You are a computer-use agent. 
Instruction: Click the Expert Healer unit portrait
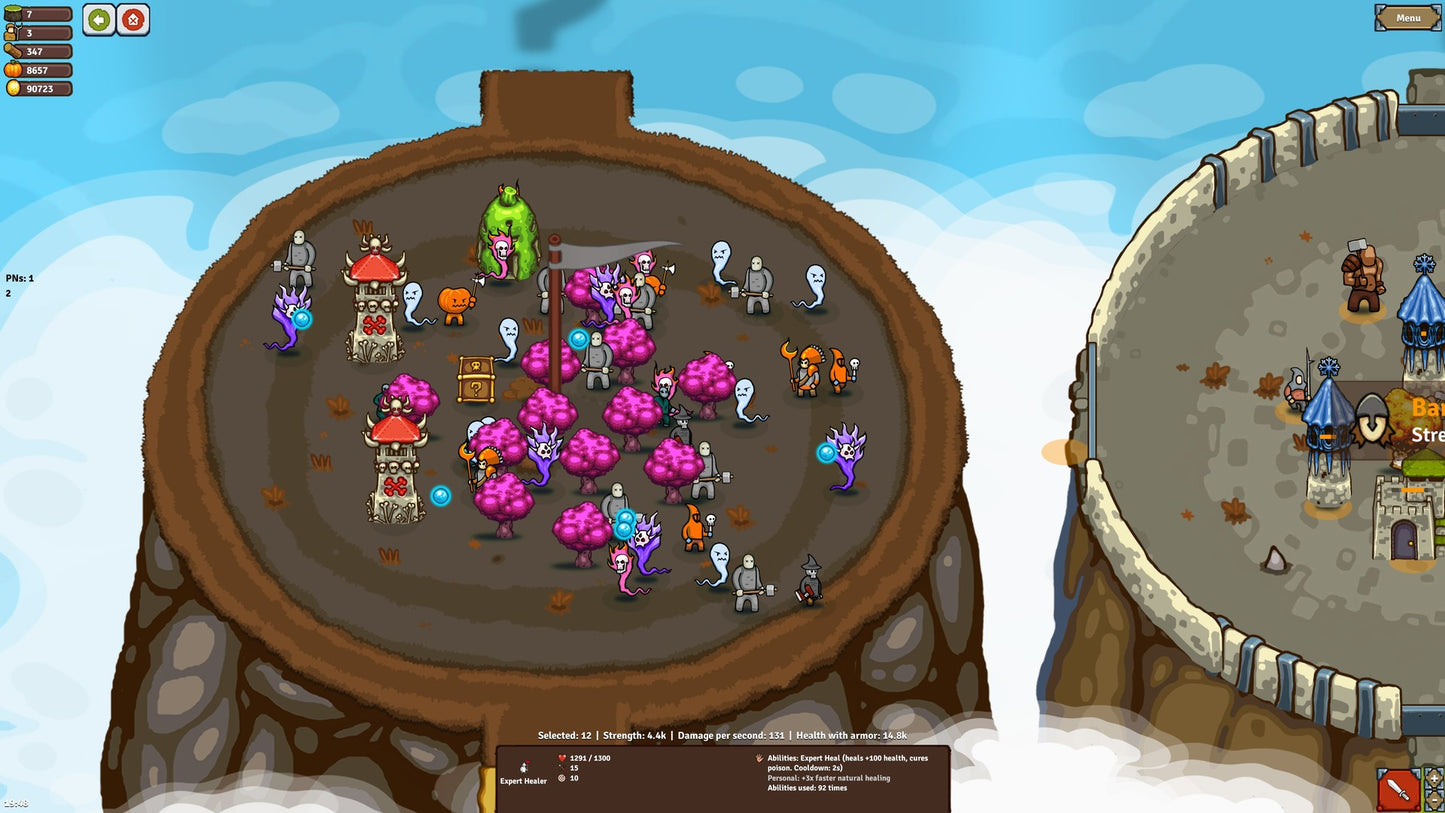(524, 765)
